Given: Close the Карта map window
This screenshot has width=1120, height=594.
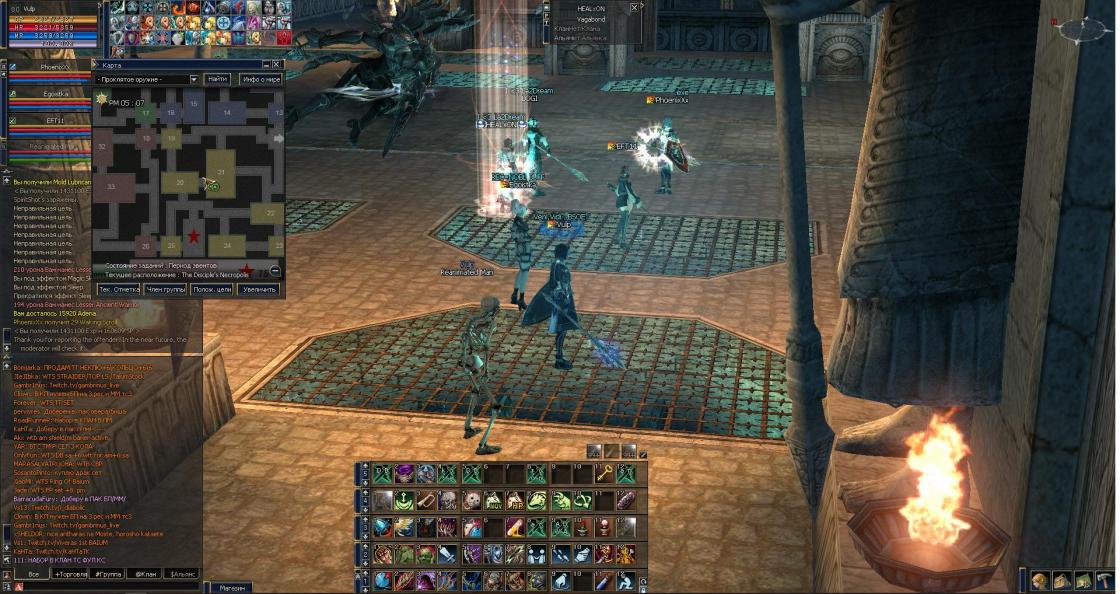Looking at the screenshot, I should (x=279, y=65).
